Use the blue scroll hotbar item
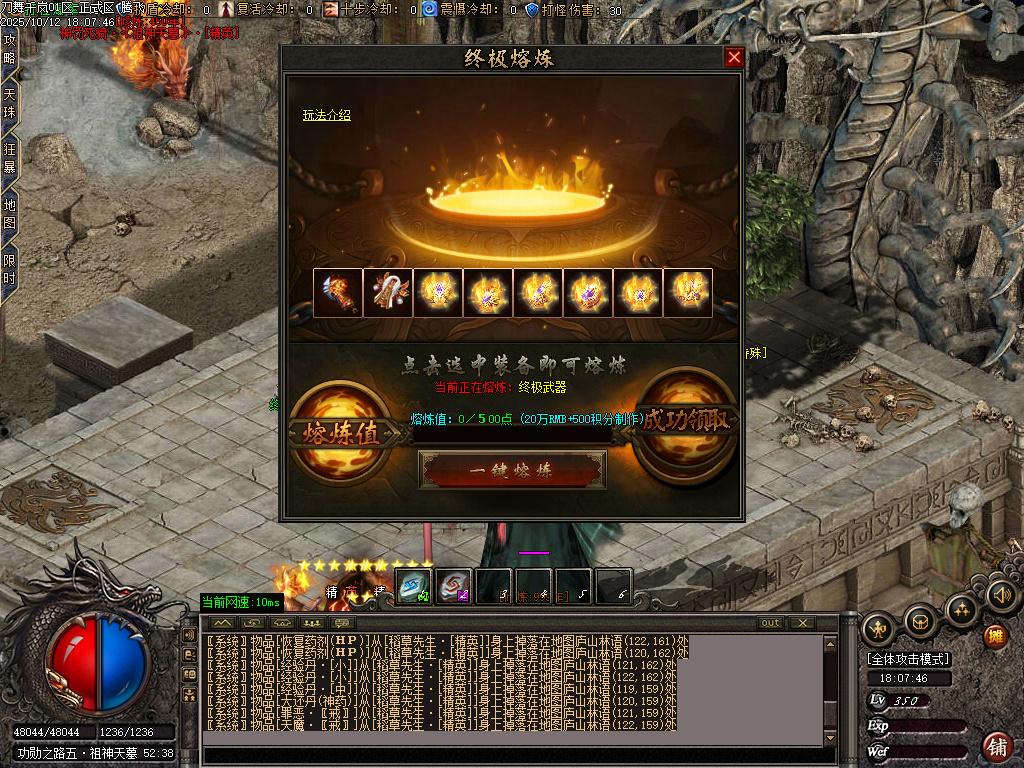The width and height of the screenshot is (1024, 768). (x=413, y=586)
